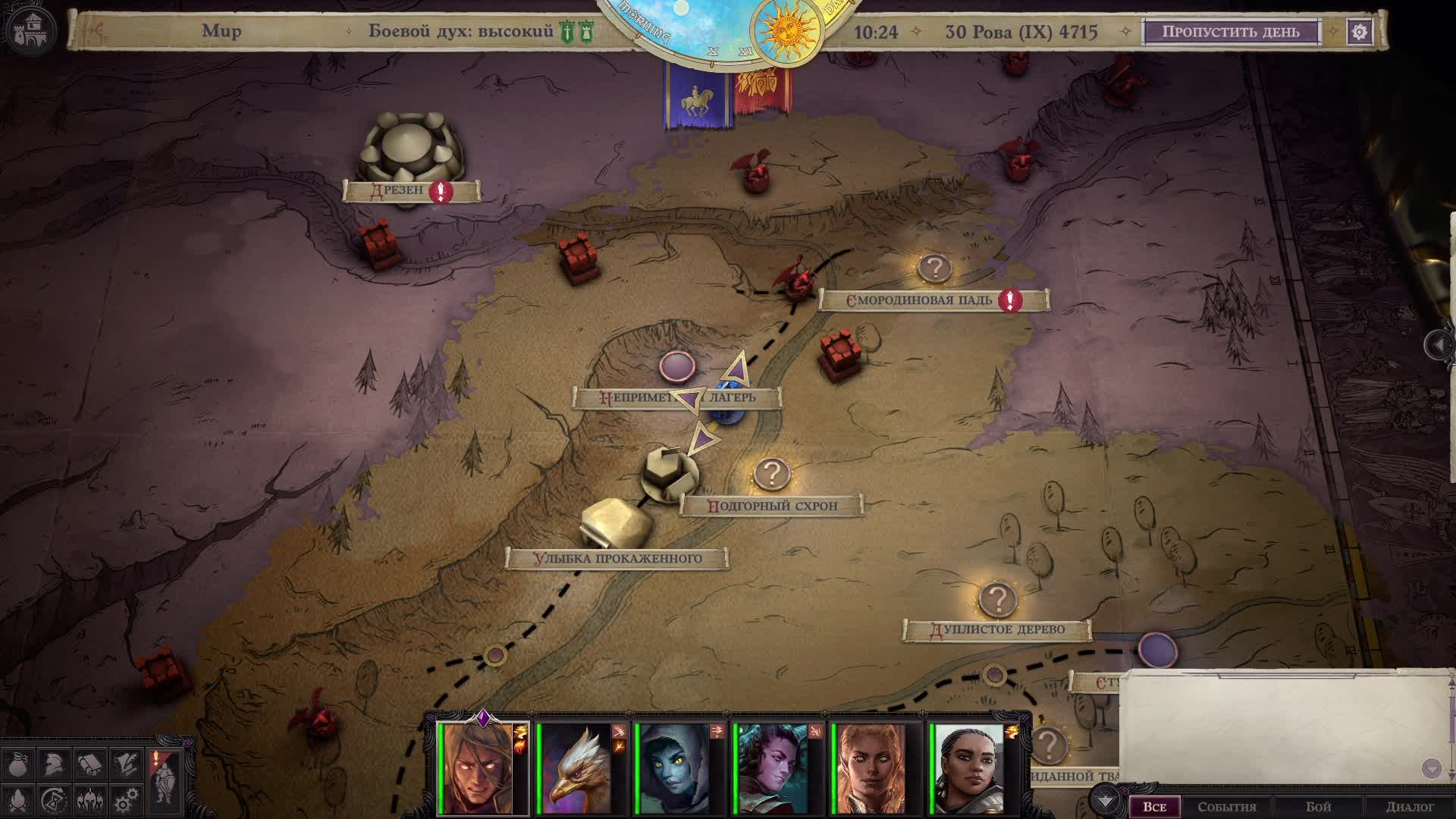This screenshot has width=1456, height=819.
Task: Open the inventory bag icon
Action: [x=17, y=762]
